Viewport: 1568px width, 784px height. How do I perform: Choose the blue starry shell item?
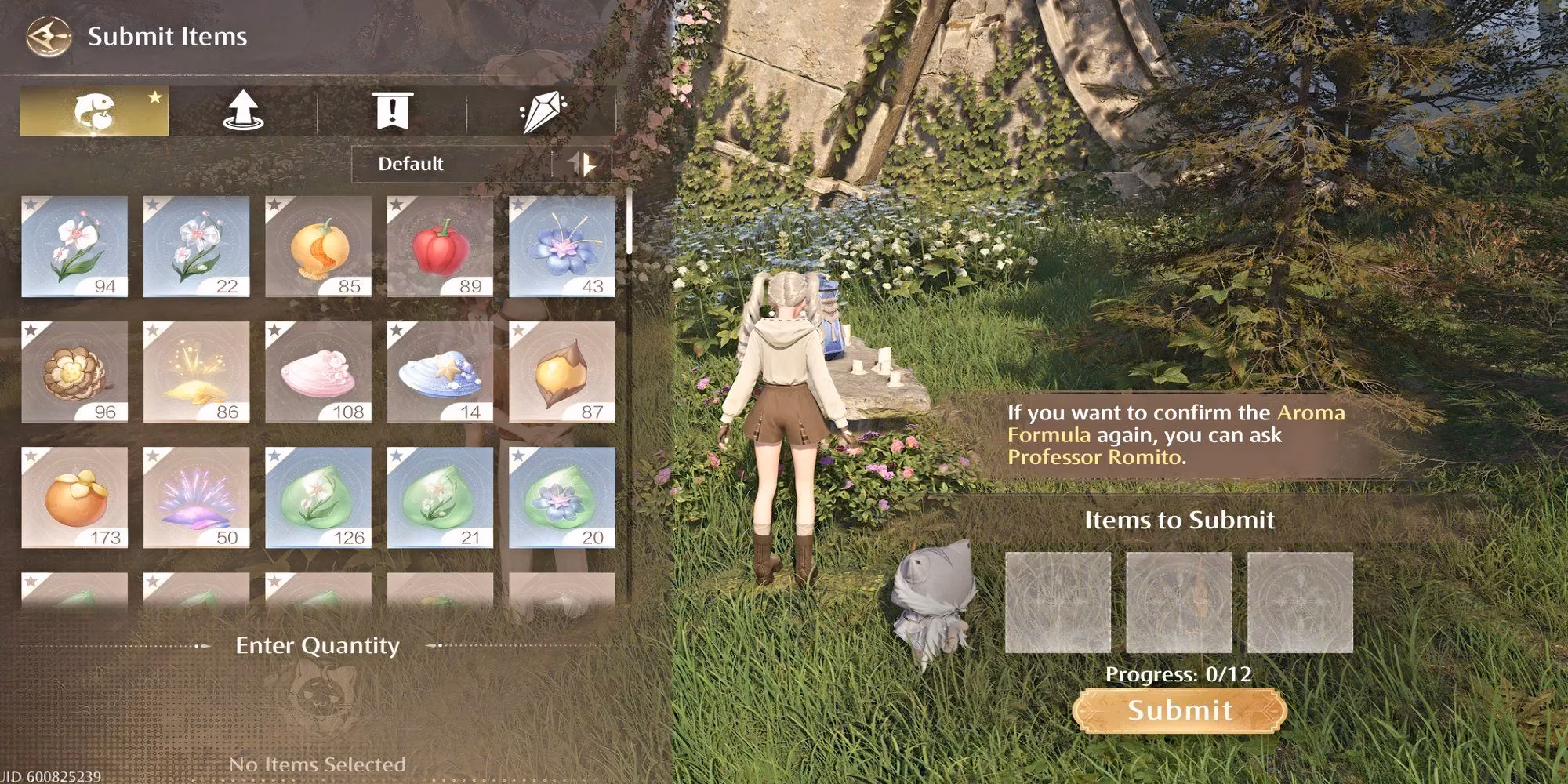click(x=440, y=372)
